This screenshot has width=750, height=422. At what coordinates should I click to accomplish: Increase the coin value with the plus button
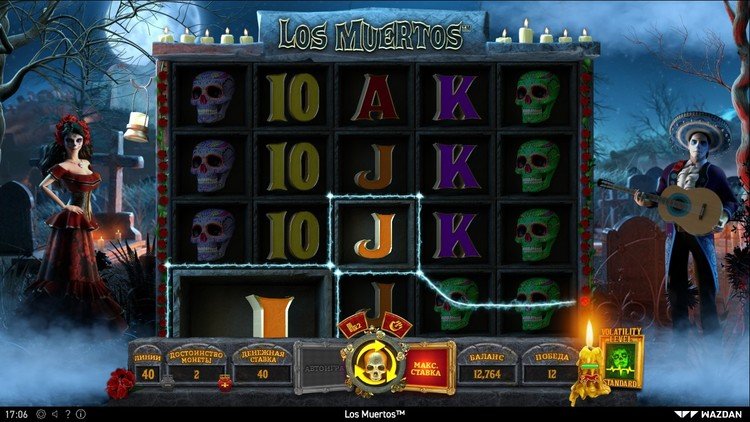224,382
